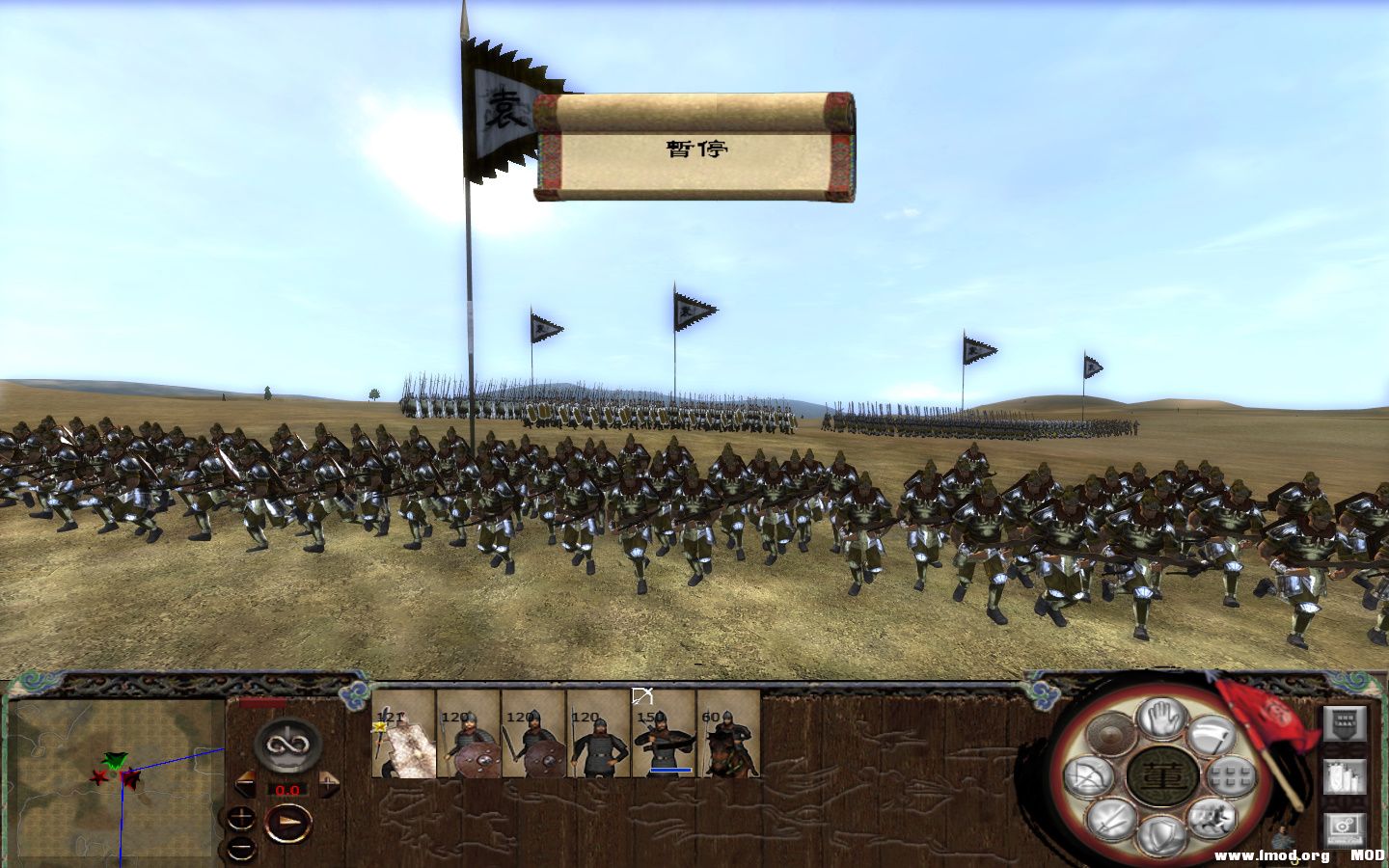This screenshot has height=868, width=1389.
Task: Open the army list scroll icon on right
Action: [x=1345, y=776]
